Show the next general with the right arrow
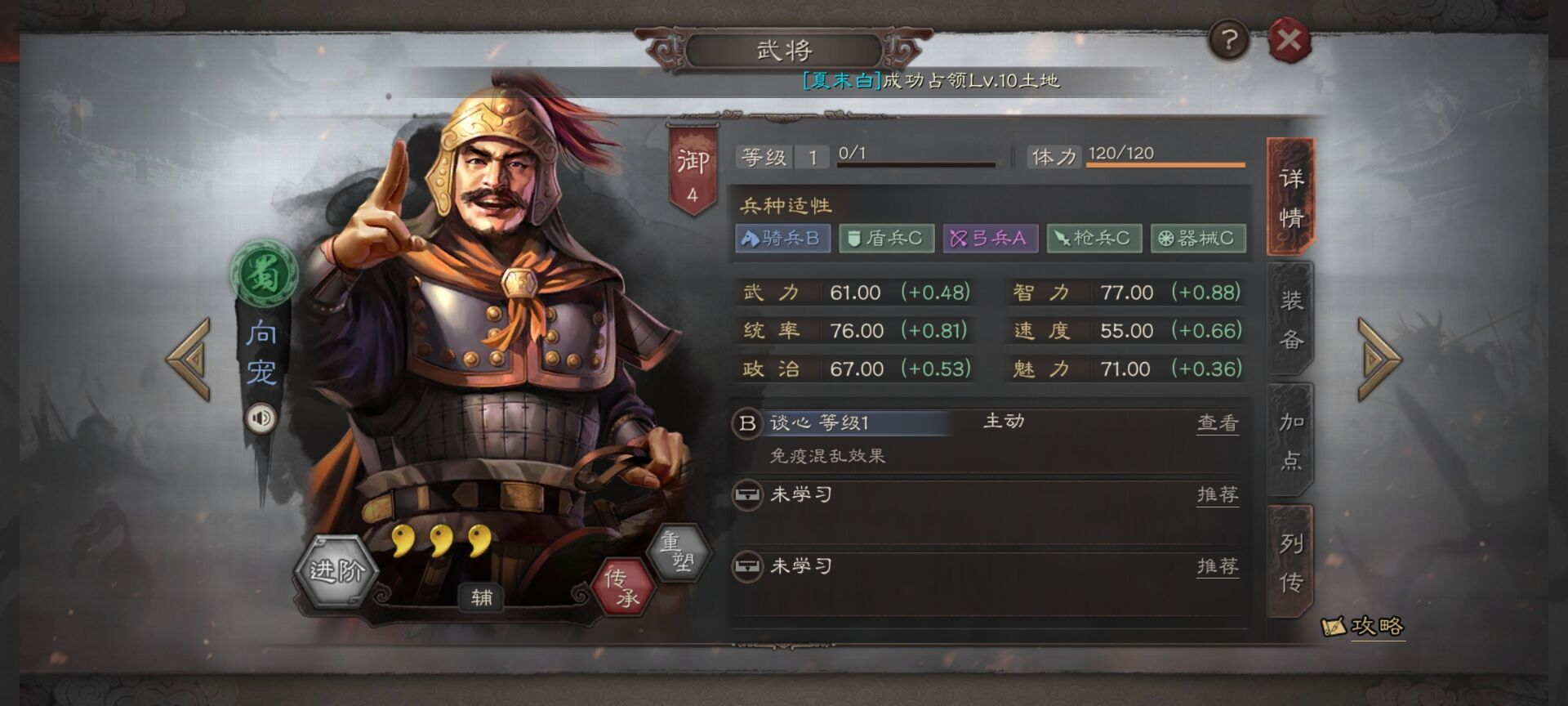The width and height of the screenshot is (1568, 706). [1379, 360]
